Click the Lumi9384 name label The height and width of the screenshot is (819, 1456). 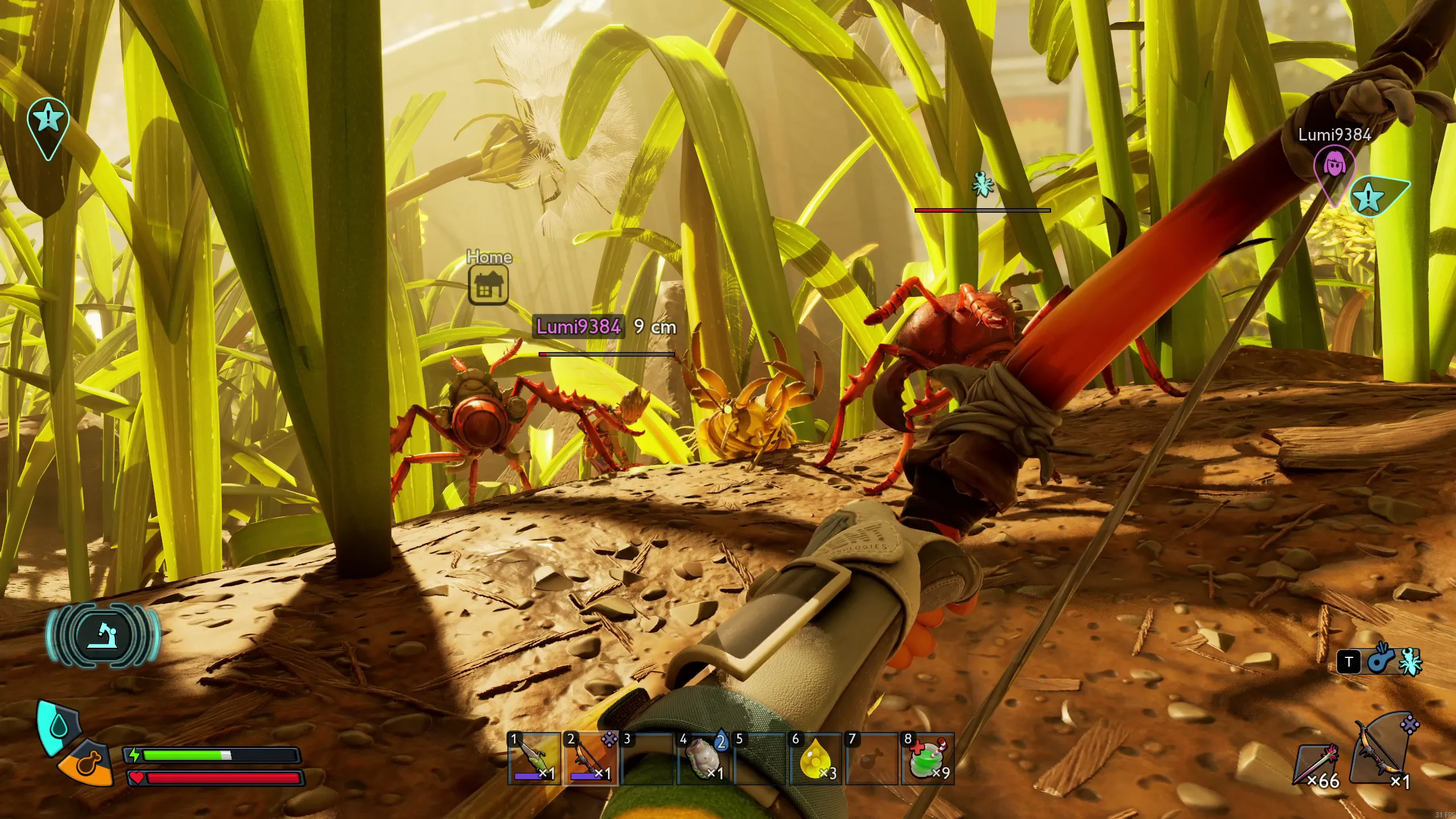tap(579, 328)
